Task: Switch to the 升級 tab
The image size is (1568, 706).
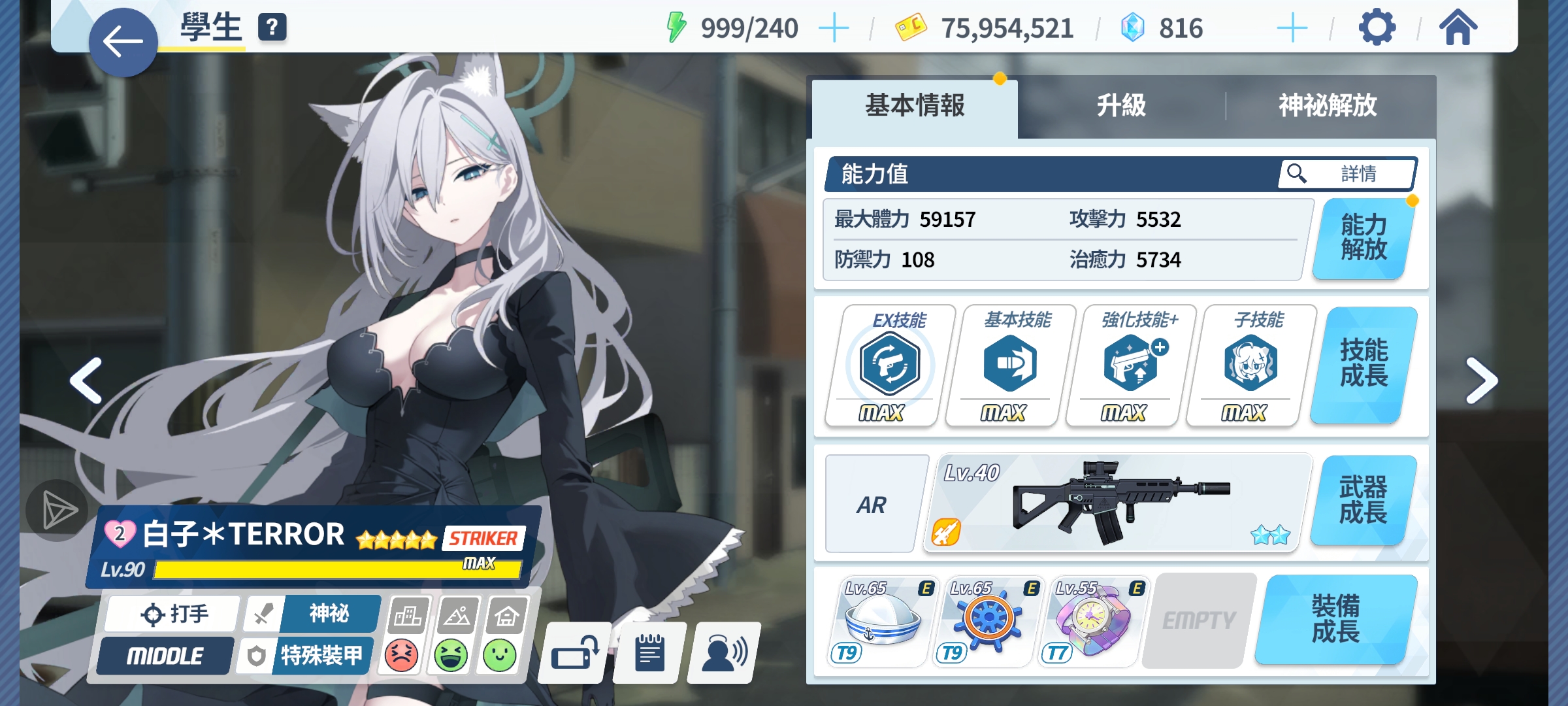Action: tap(1121, 106)
